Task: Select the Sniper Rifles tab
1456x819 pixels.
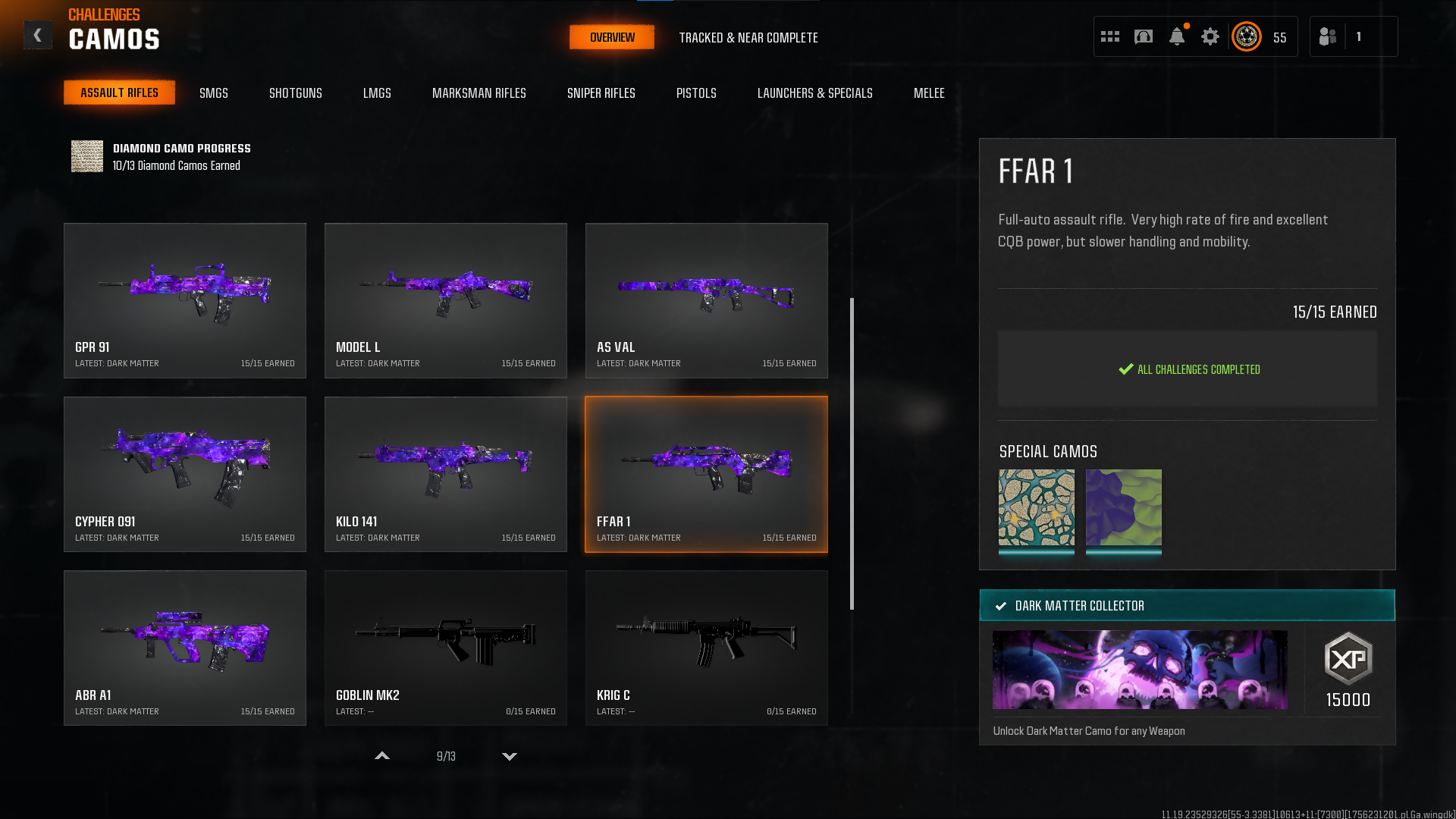Action: pos(601,93)
